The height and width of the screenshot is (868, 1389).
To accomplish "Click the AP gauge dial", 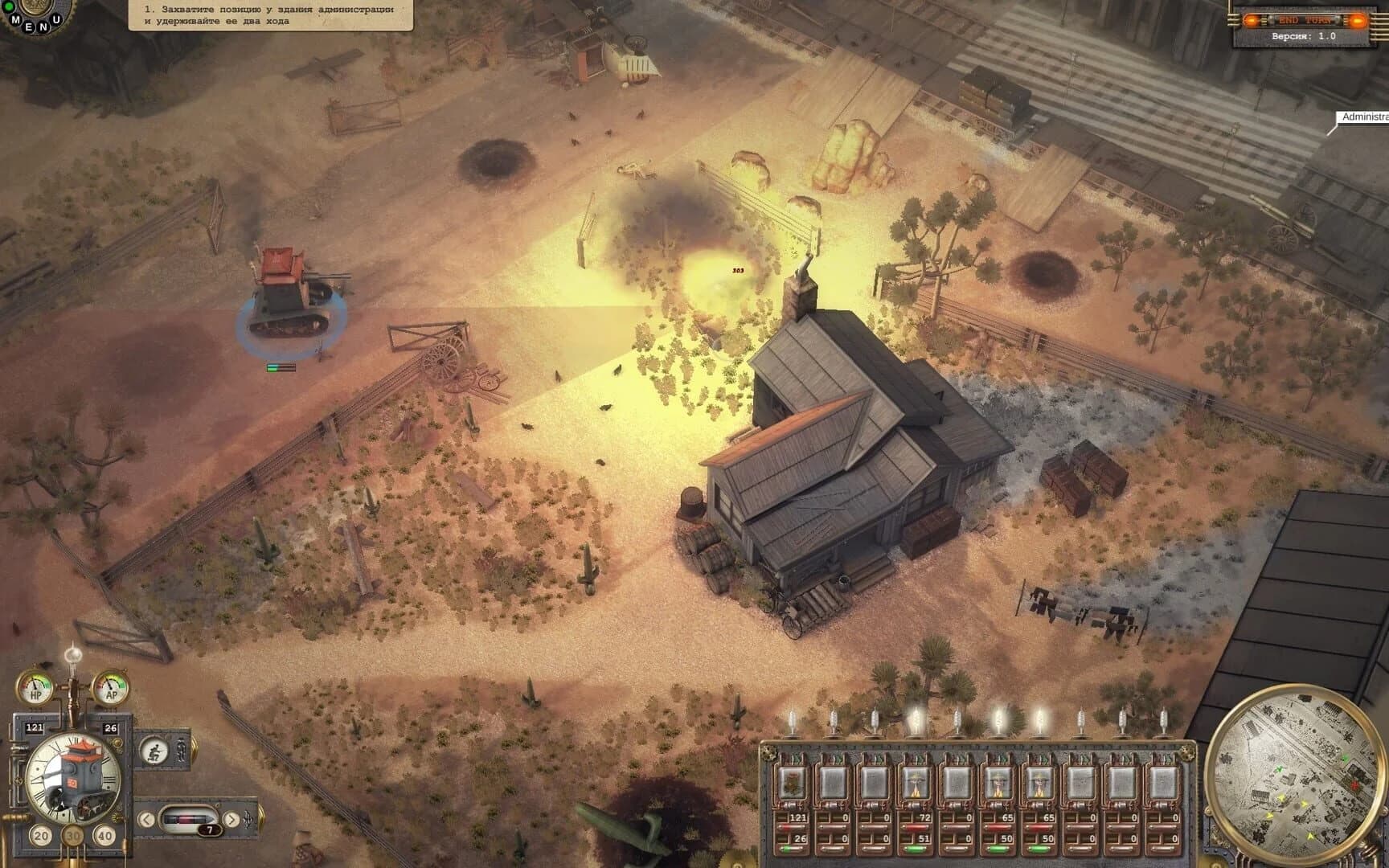I will 111,687.
